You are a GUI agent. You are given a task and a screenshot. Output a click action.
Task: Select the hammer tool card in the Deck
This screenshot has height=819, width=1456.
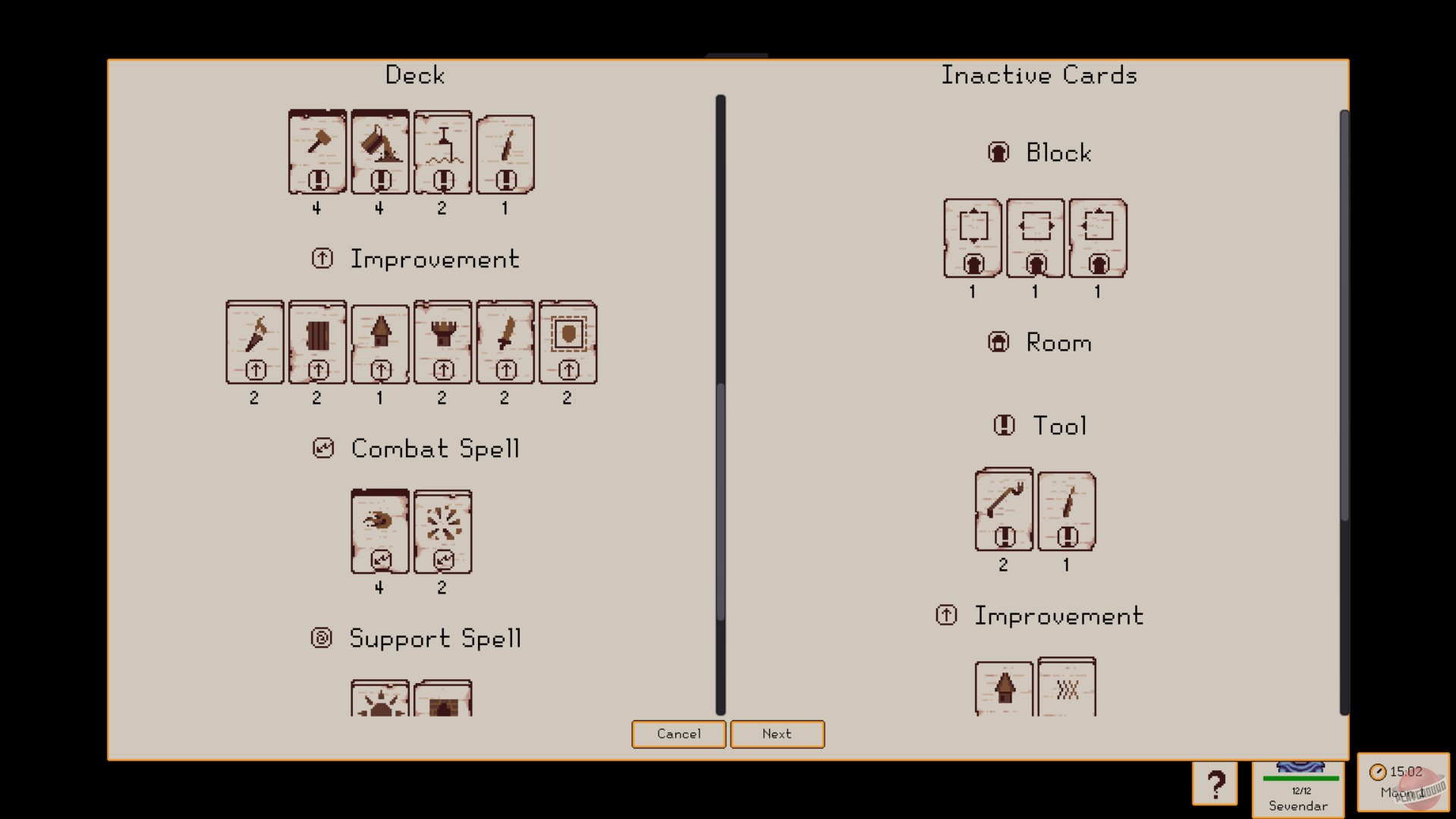pos(317,152)
